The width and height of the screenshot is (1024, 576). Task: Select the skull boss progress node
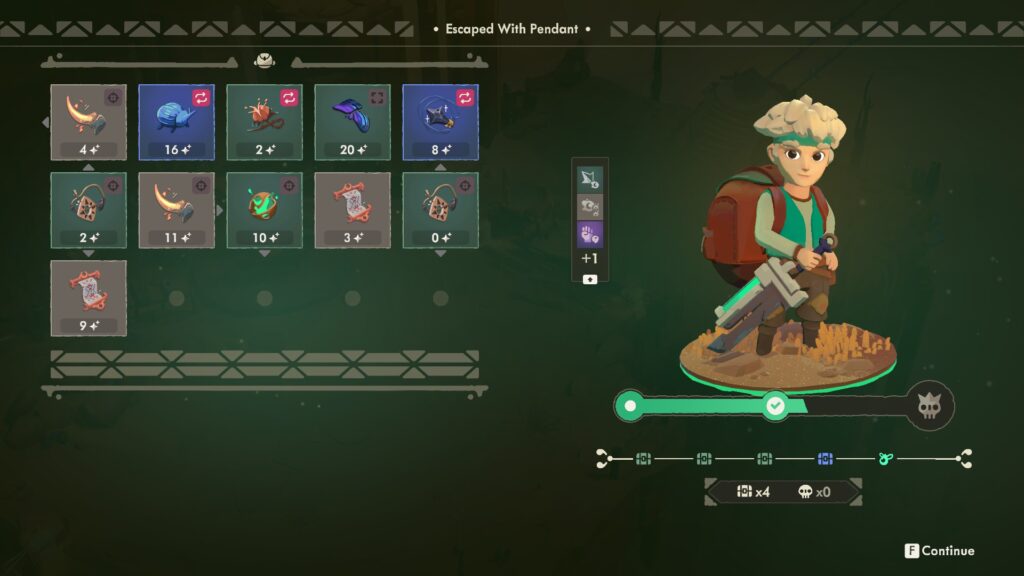coord(929,407)
